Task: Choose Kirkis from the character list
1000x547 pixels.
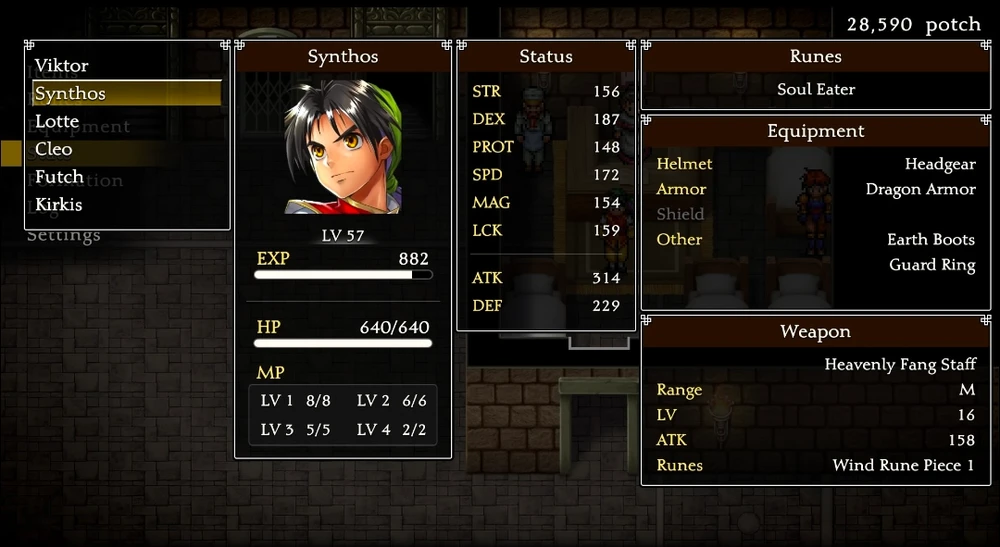Action: point(59,204)
